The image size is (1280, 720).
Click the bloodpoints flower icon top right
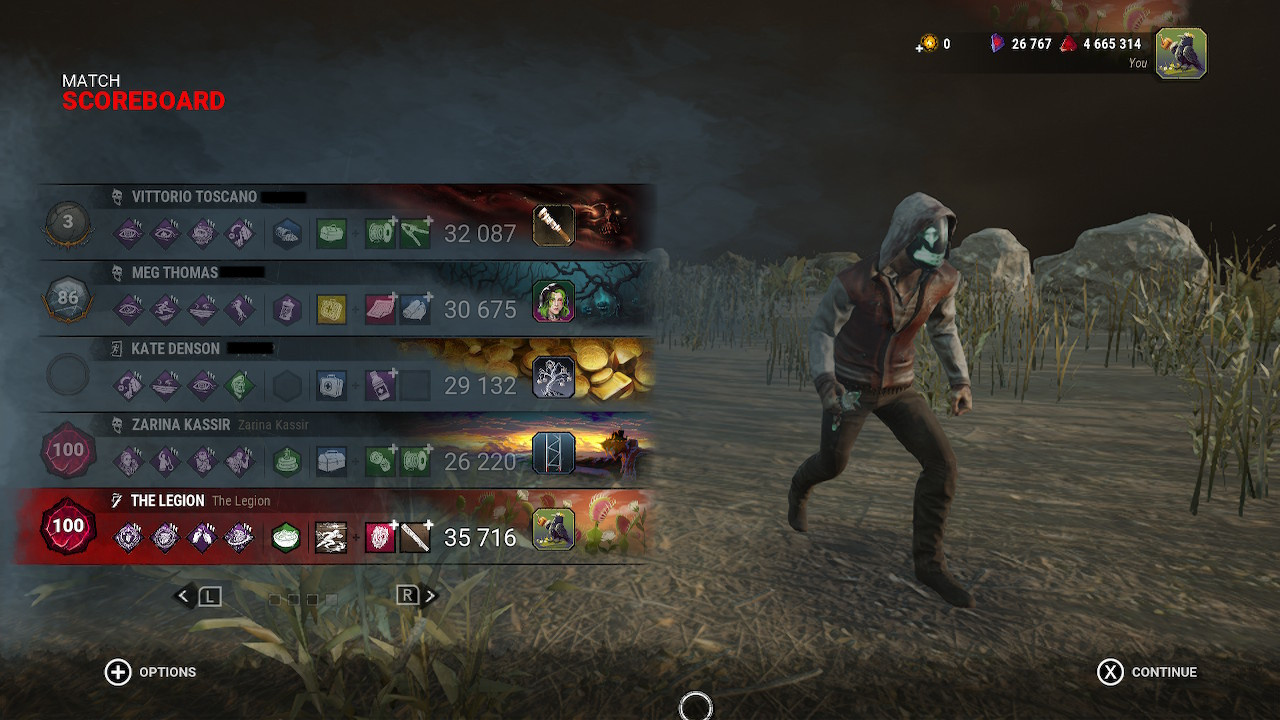coord(1069,43)
